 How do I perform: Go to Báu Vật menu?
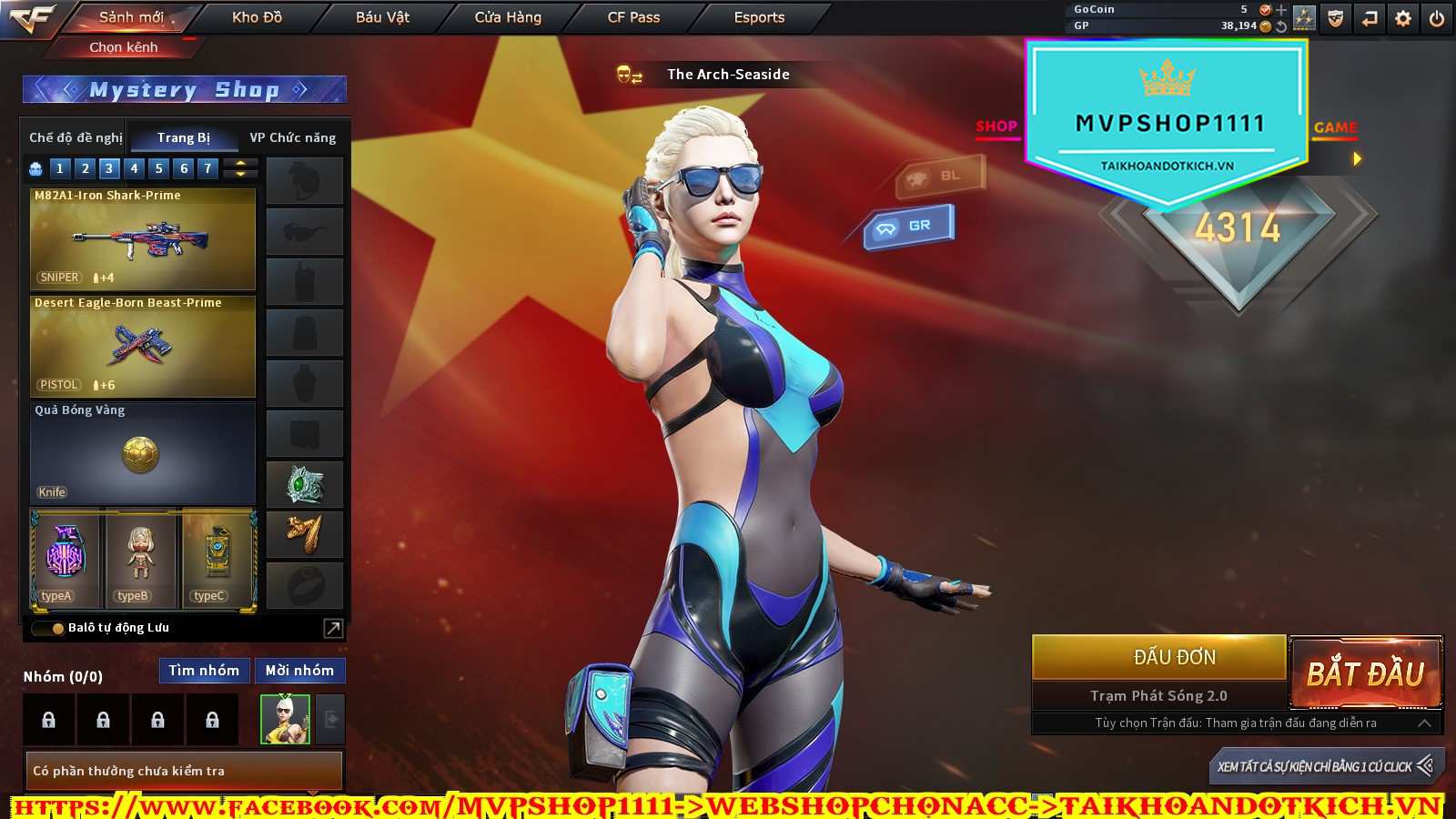coord(382,17)
